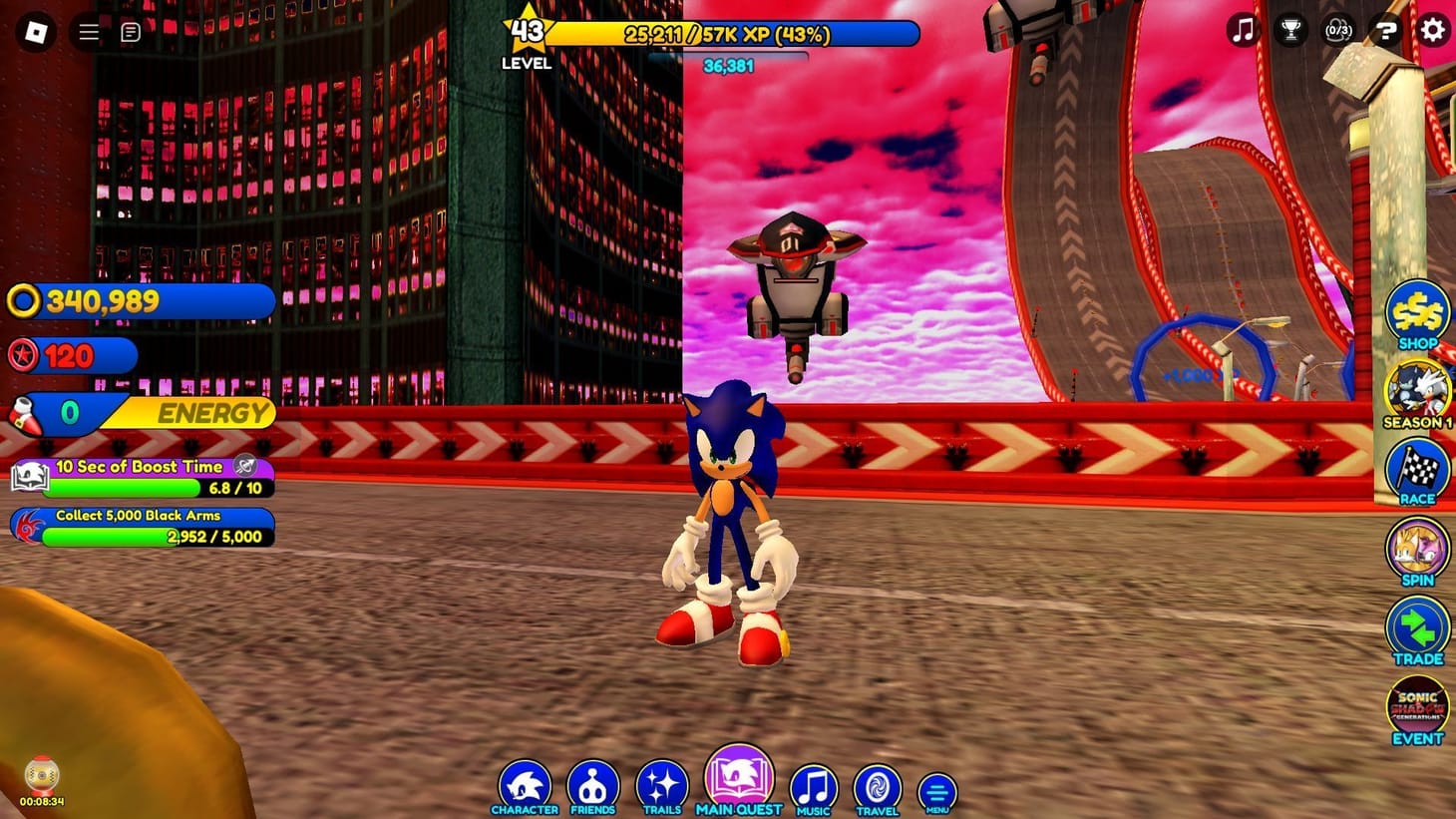Toggle the question mark help overlay
The image size is (1456, 819).
pos(1386,31)
